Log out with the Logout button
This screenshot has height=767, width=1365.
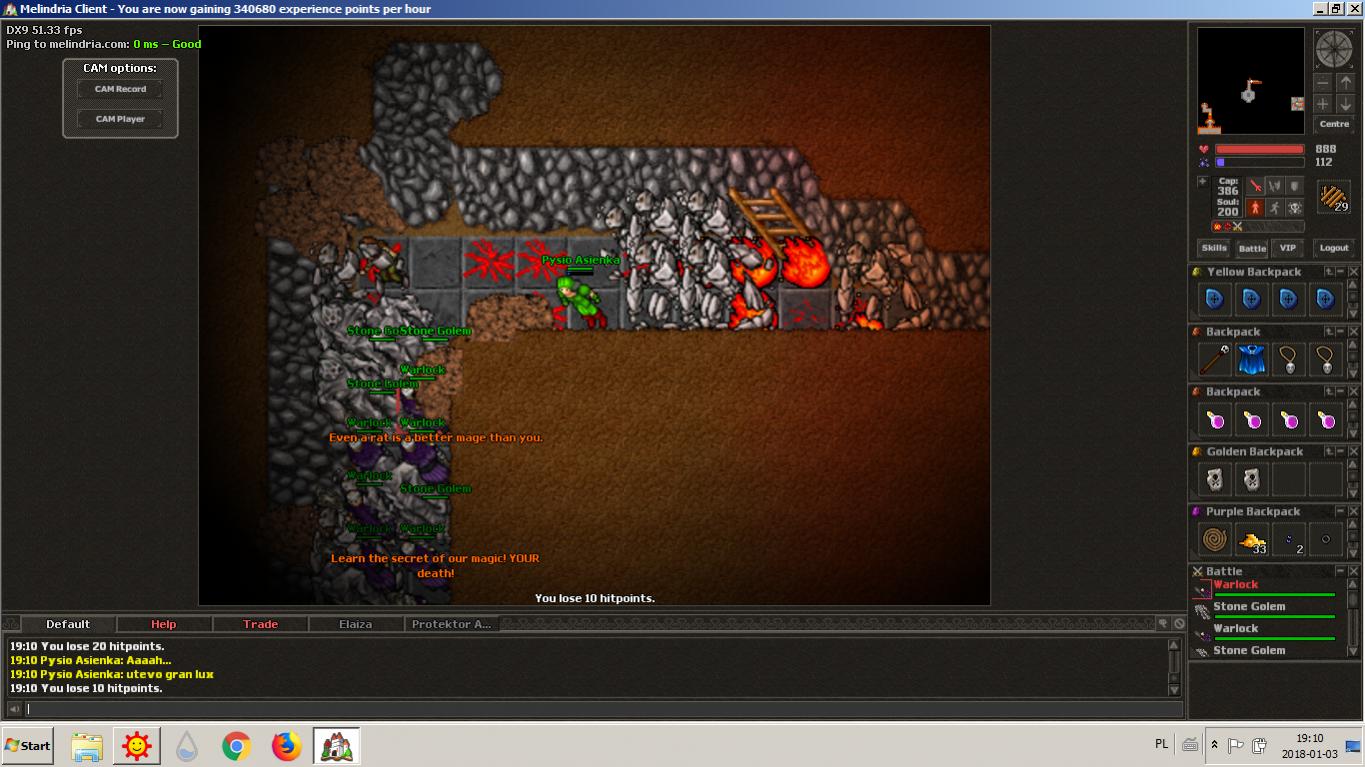(1334, 248)
